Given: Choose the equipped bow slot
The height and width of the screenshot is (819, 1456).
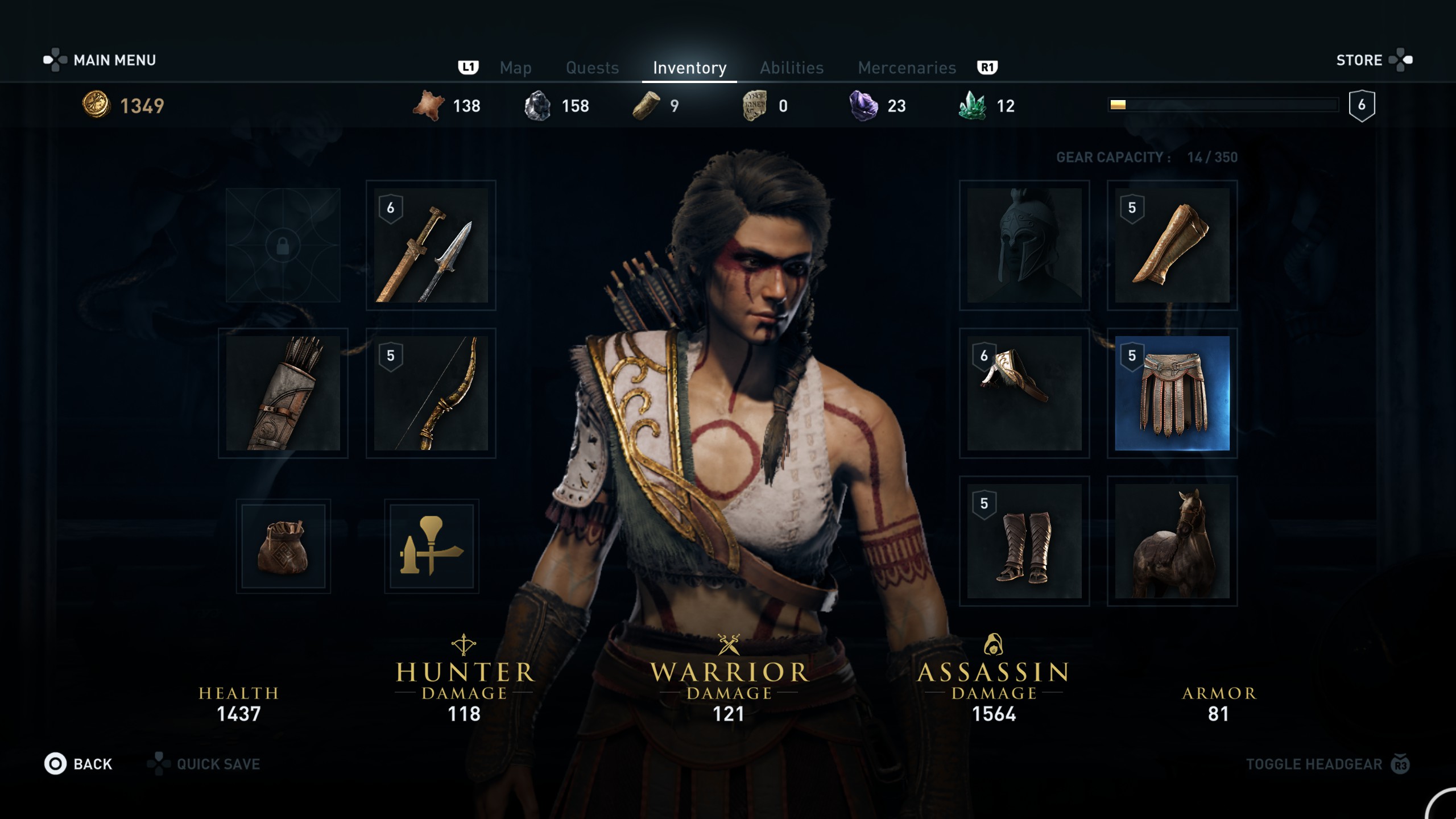Looking at the screenshot, I should click(431, 393).
